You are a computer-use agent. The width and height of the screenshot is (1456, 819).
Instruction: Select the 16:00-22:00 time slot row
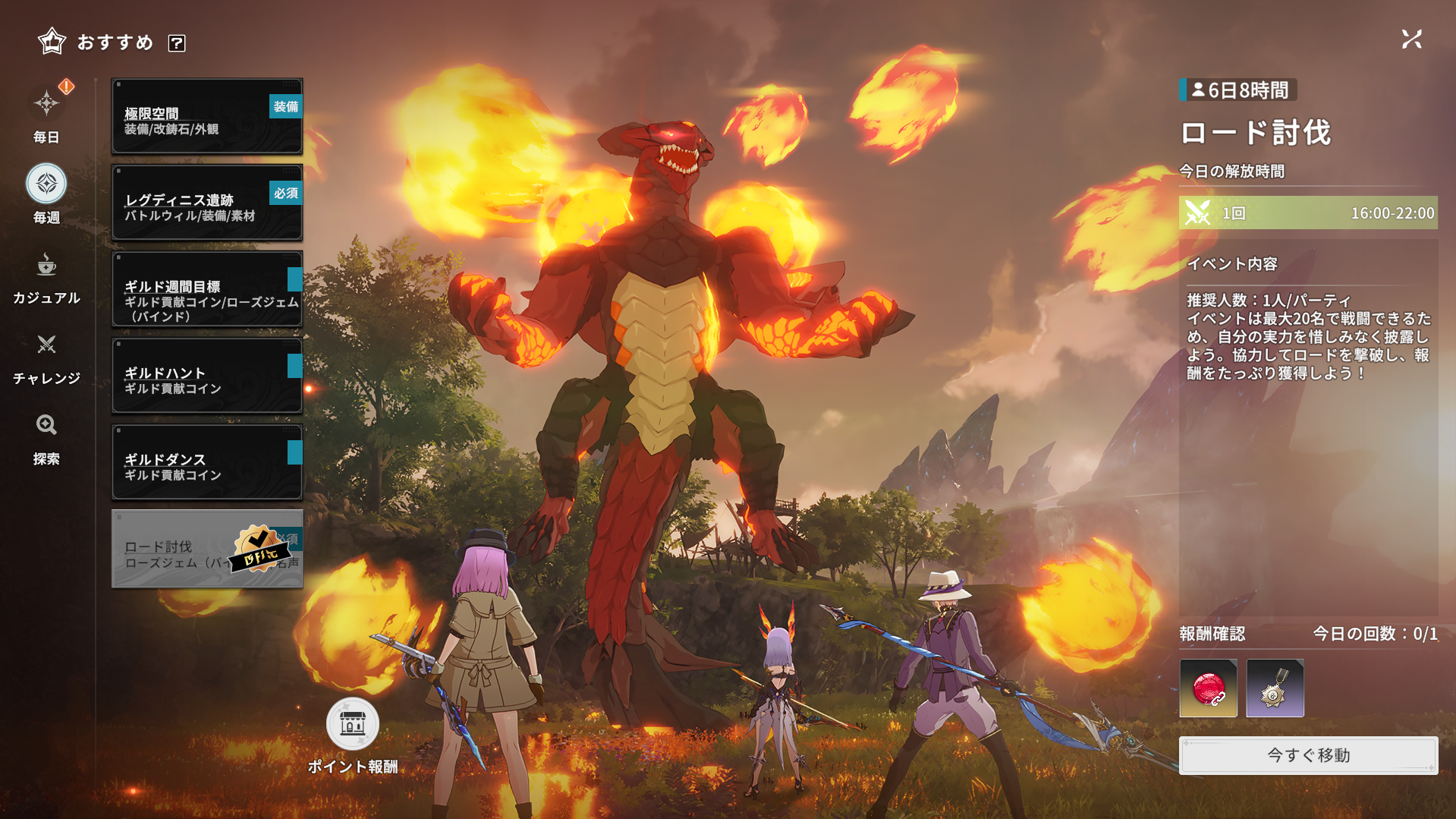pyautogui.click(x=1308, y=213)
